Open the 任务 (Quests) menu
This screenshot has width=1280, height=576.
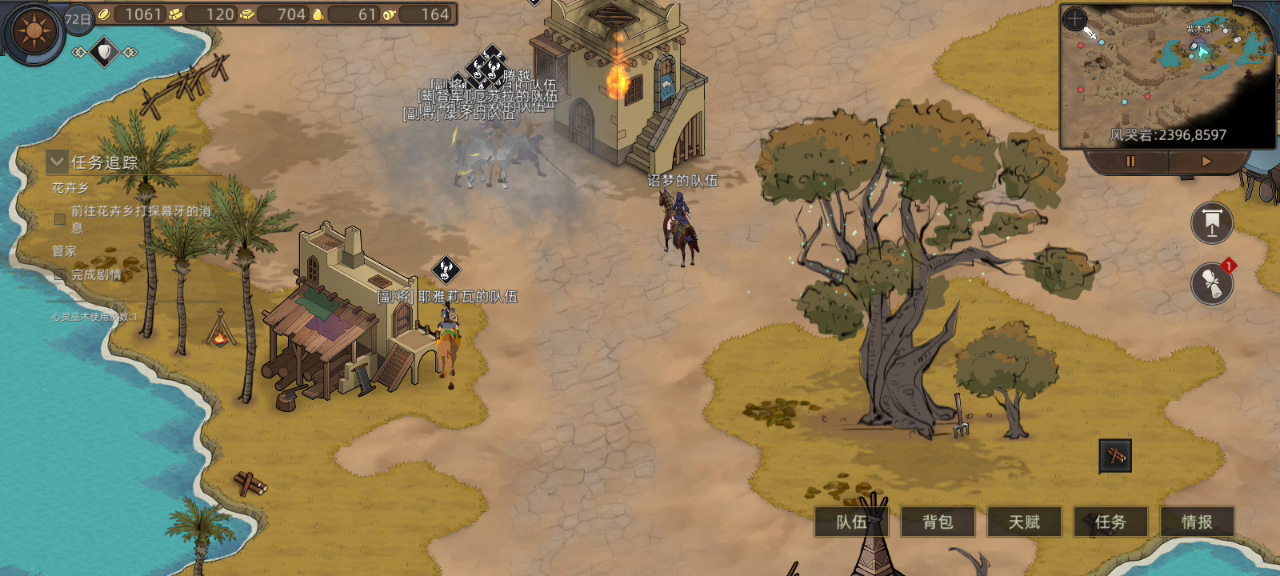(1110, 521)
